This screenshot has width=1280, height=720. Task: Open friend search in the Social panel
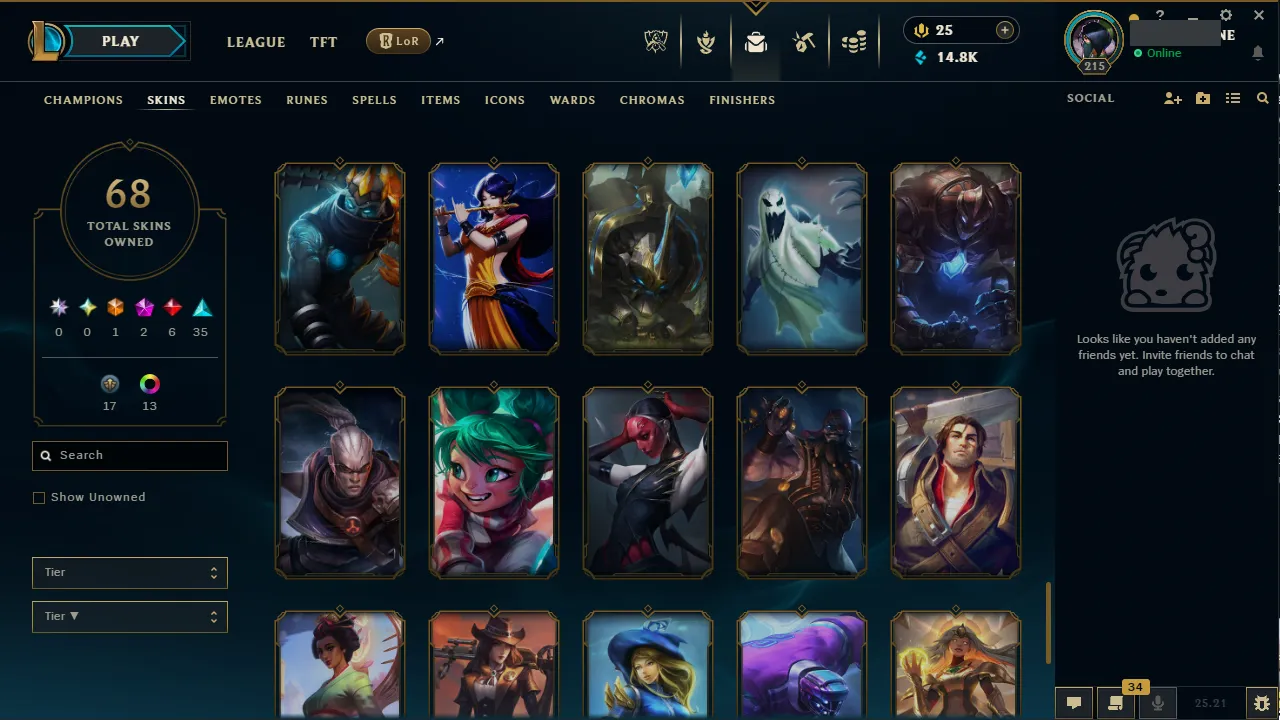pos(1262,98)
